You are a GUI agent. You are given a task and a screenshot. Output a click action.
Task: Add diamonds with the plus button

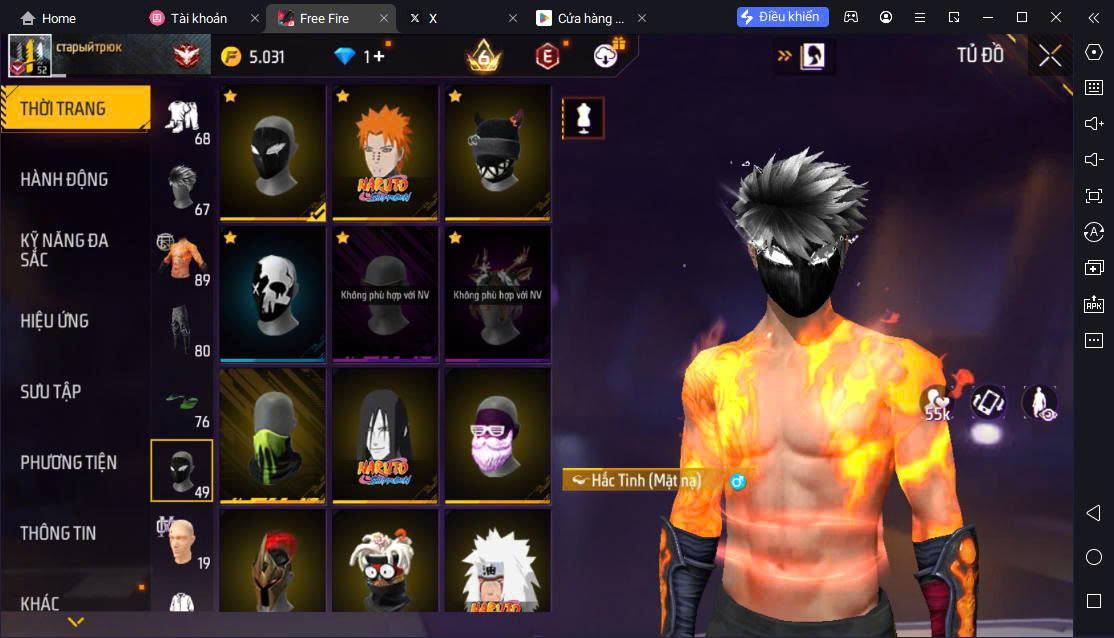pos(379,57)
